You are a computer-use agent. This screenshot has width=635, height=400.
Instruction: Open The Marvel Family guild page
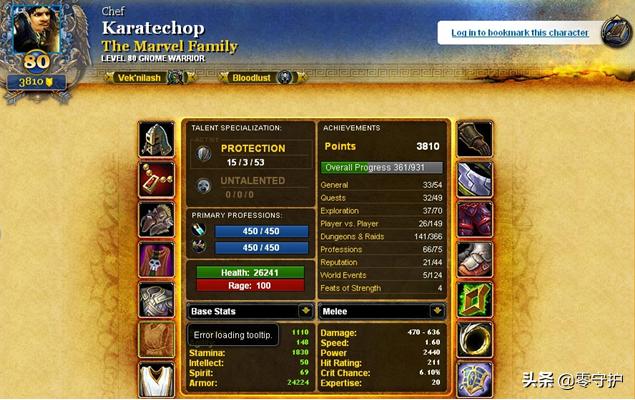[169, 46]
